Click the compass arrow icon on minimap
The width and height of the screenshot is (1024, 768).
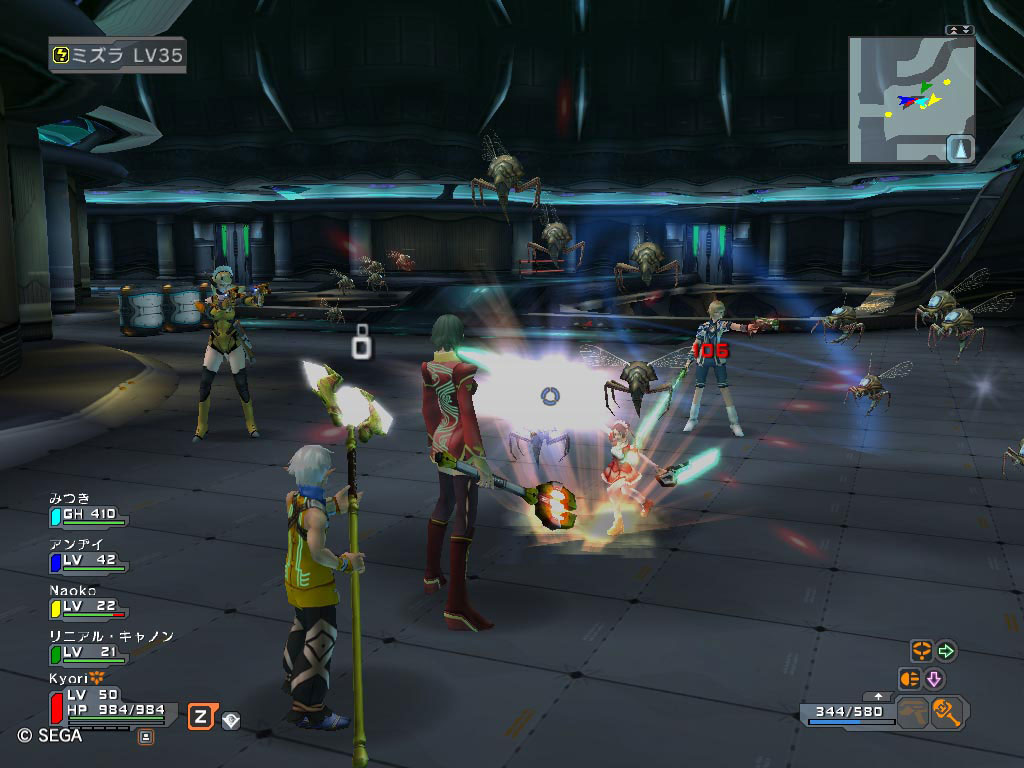pos(960,149)
